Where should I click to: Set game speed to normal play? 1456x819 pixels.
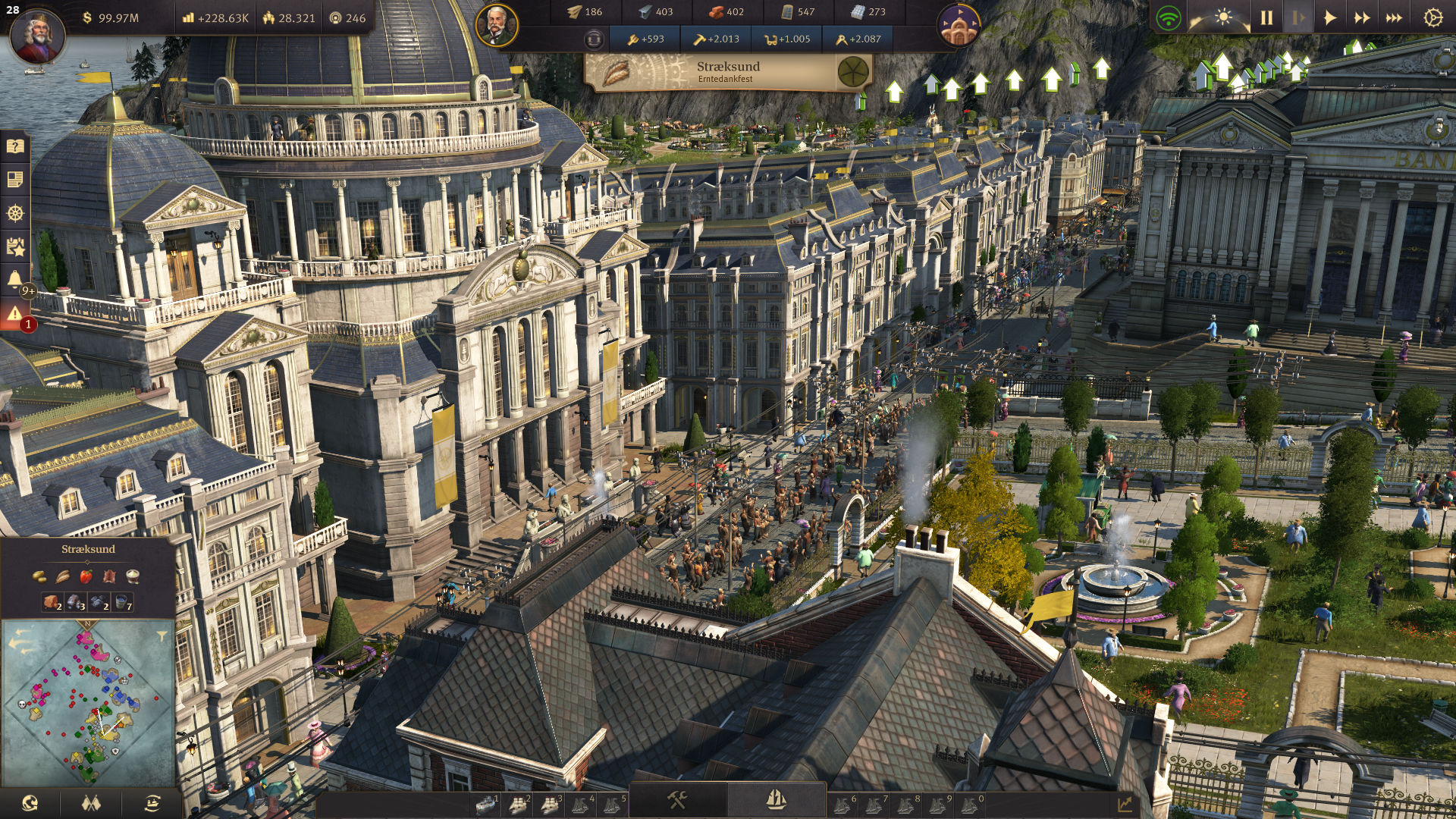[x=1329, y=17]
